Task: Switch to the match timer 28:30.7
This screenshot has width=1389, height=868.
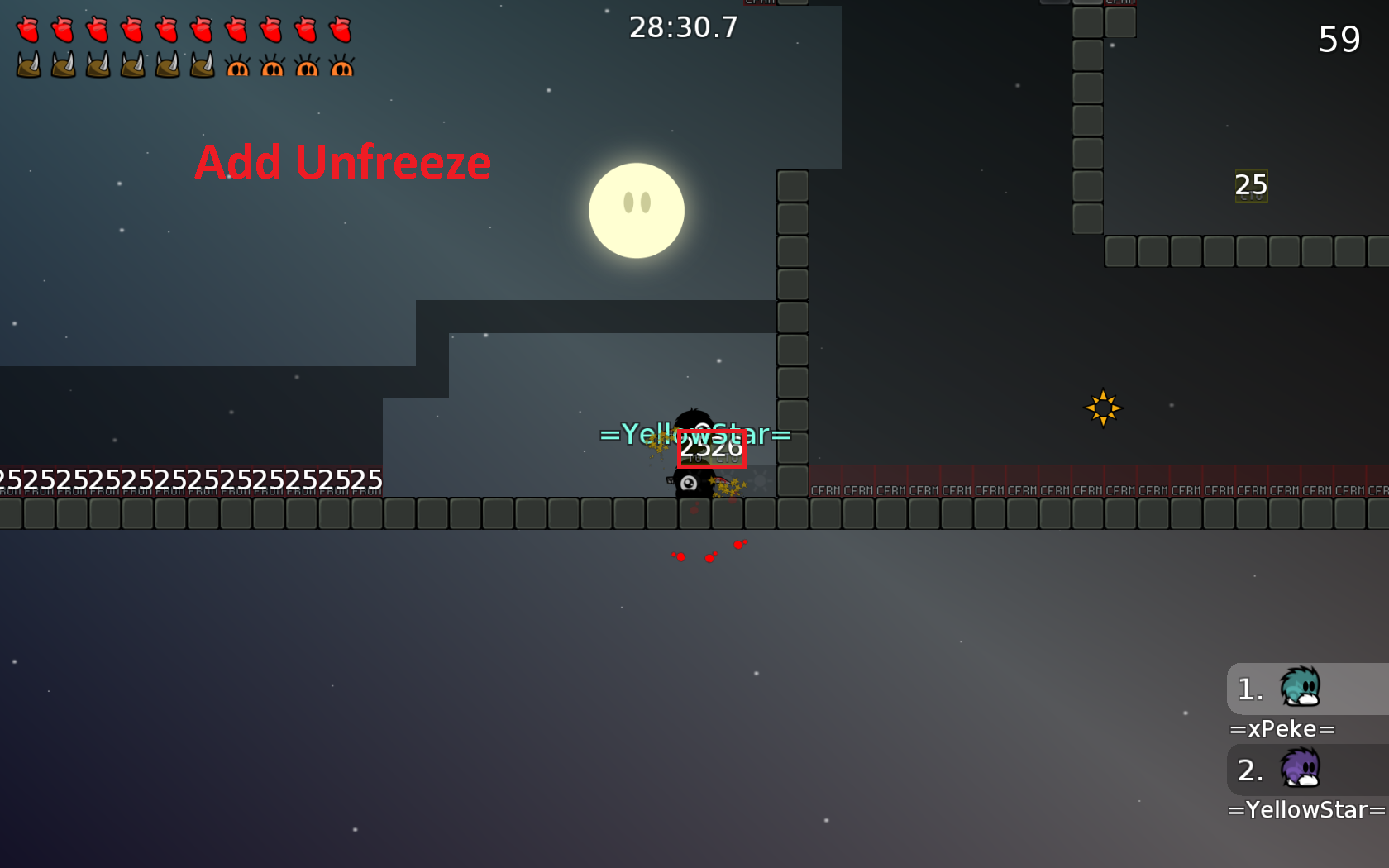Action: point(683,27)
